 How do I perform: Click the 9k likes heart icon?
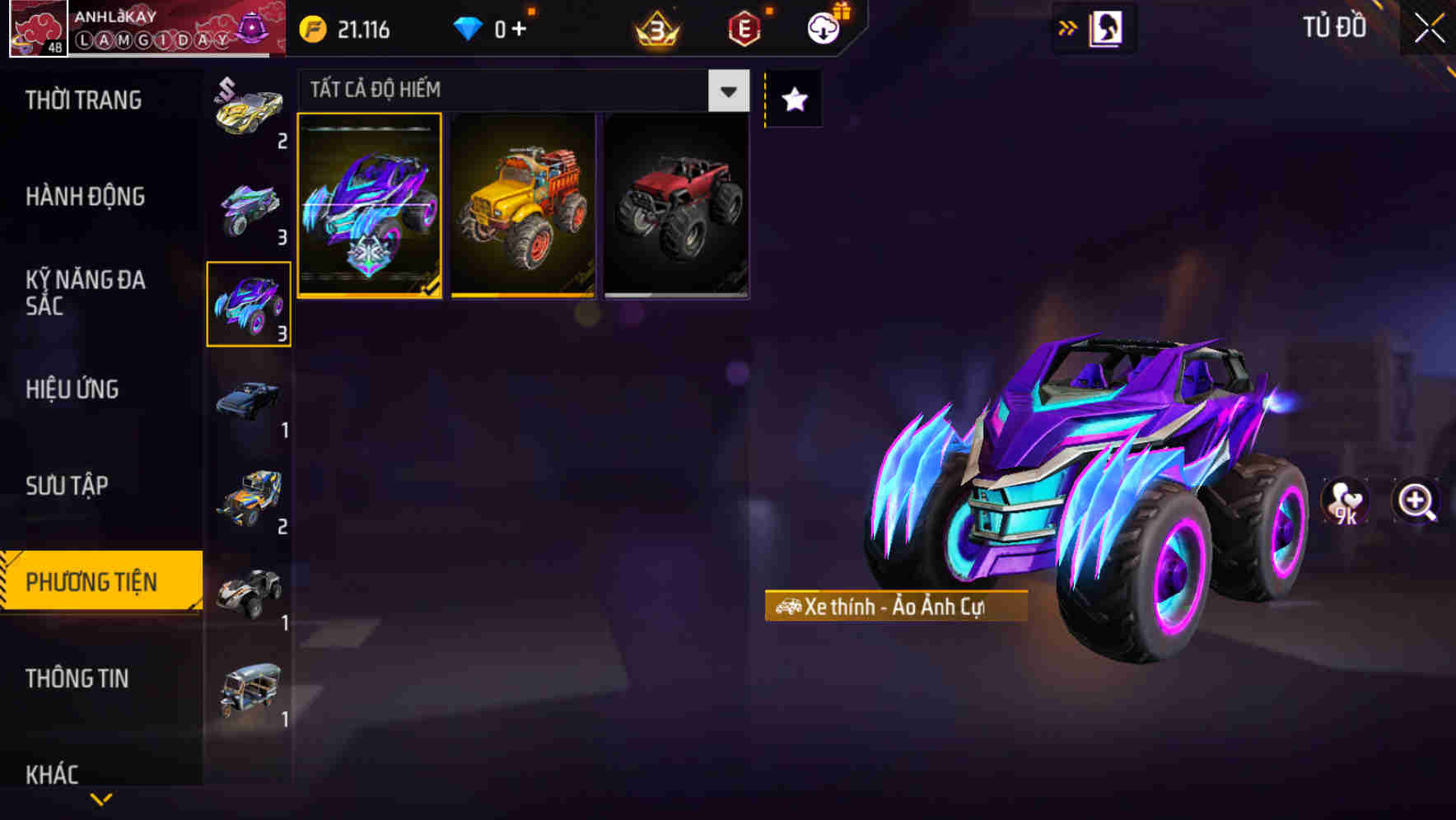point(1346,503)
